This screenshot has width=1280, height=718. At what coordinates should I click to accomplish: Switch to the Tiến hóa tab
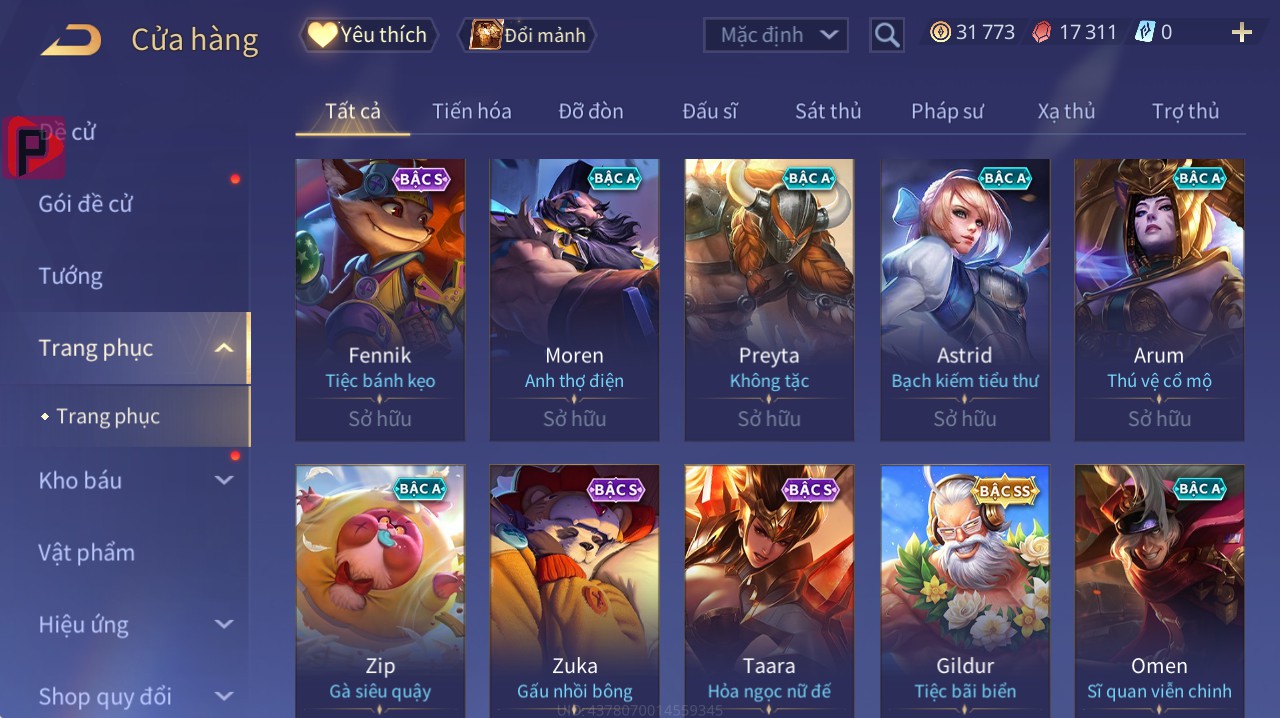pos(471,111)
